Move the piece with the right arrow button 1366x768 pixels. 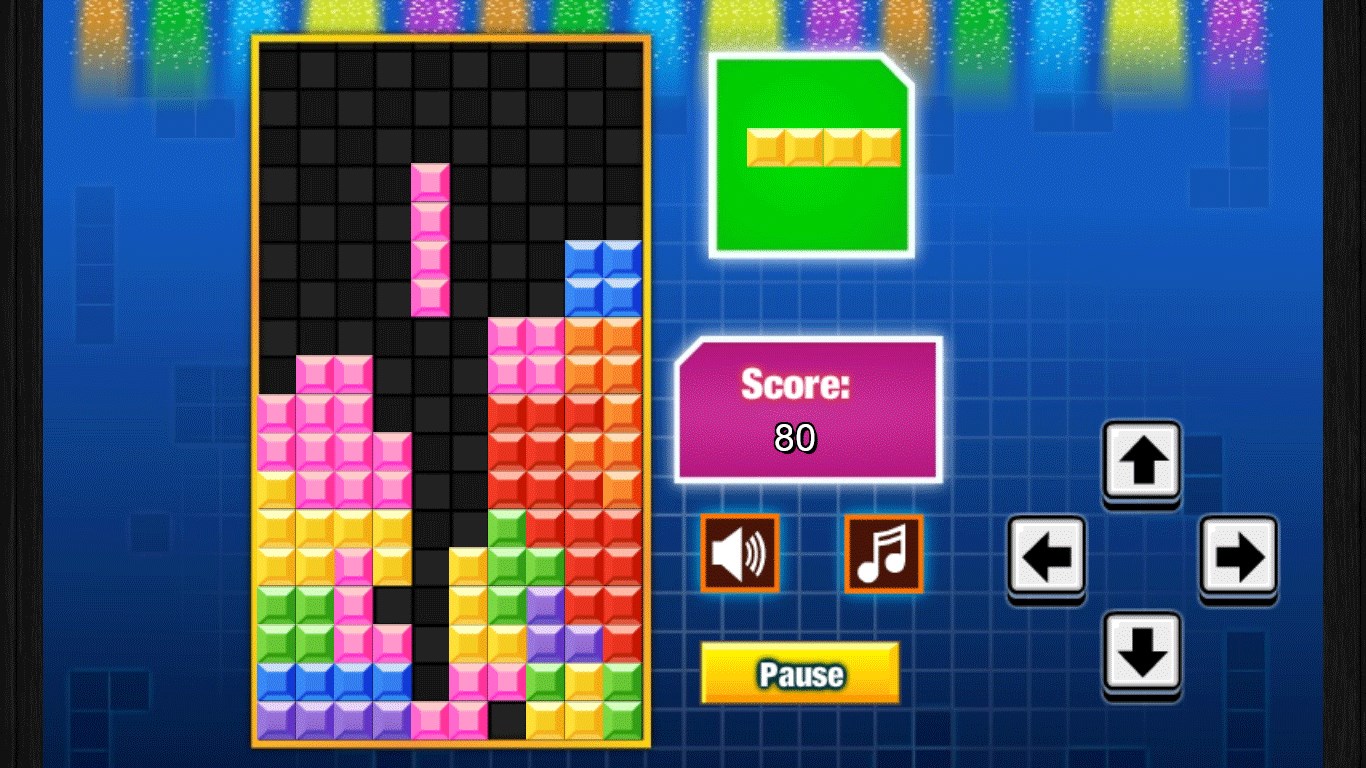(x=1238, y=556)
